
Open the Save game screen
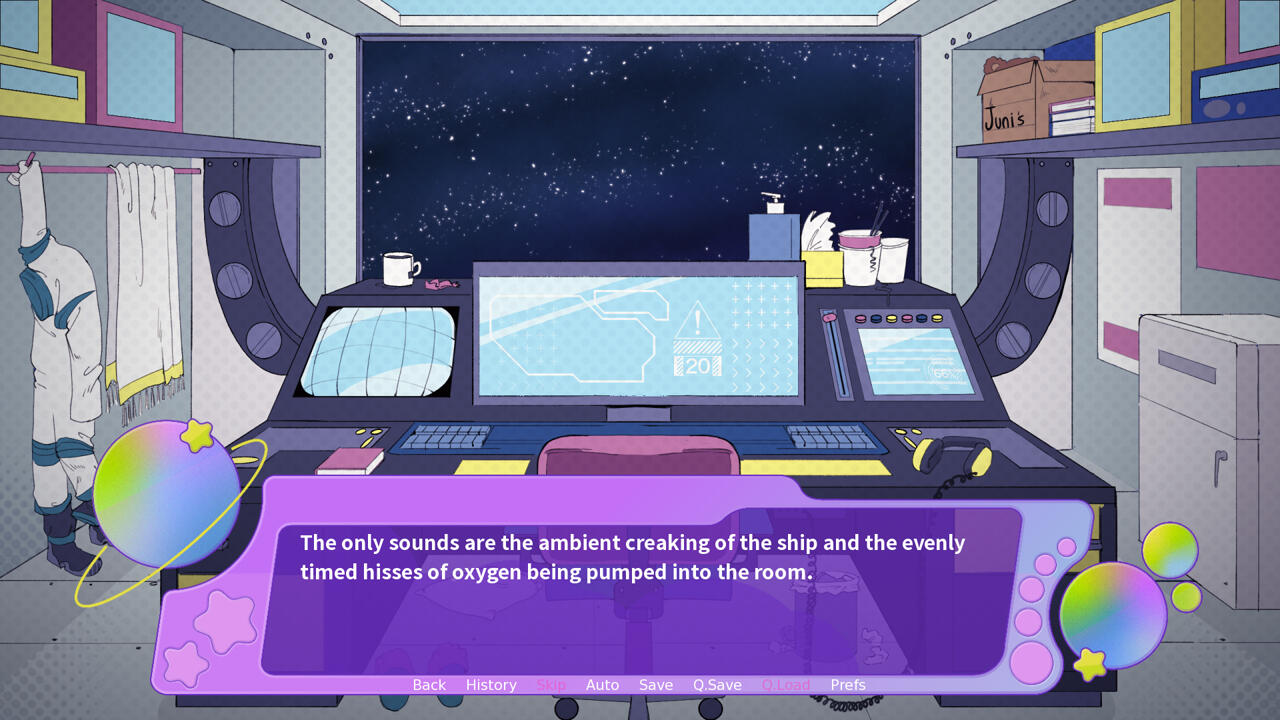click(656, 685)
